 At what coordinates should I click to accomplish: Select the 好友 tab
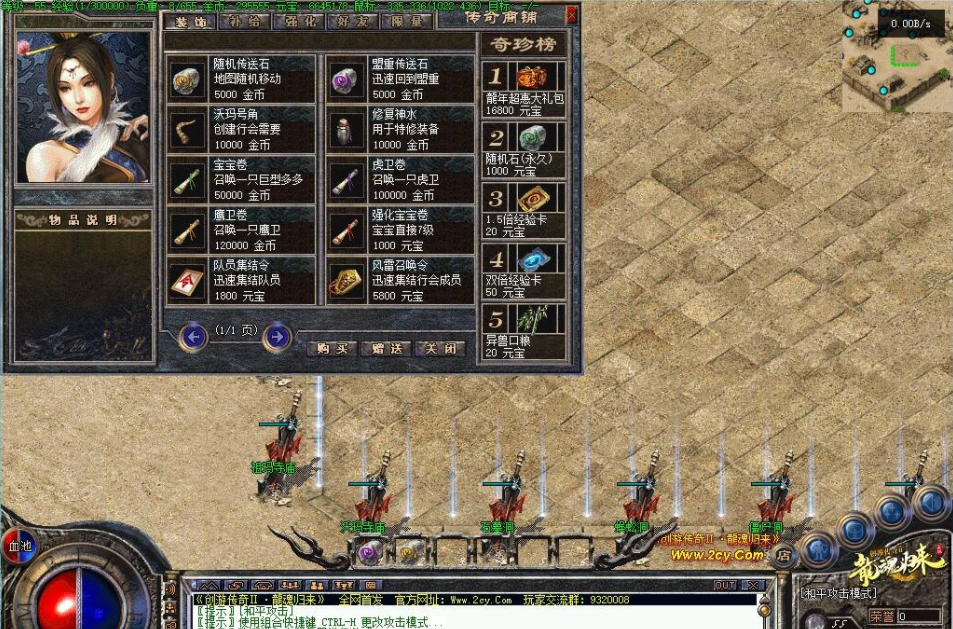coord(352,20)
